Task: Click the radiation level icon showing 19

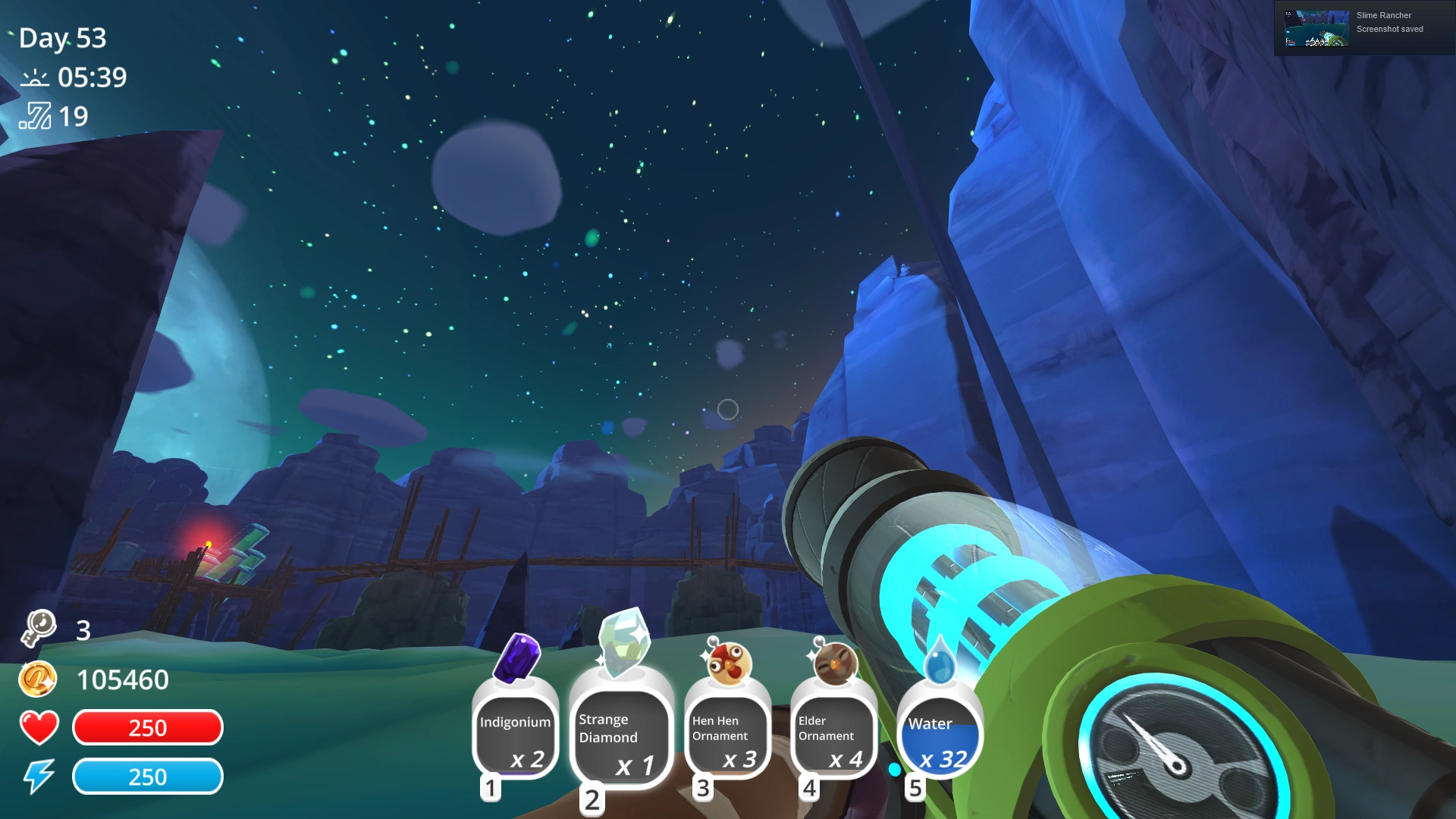Action: 36,115
